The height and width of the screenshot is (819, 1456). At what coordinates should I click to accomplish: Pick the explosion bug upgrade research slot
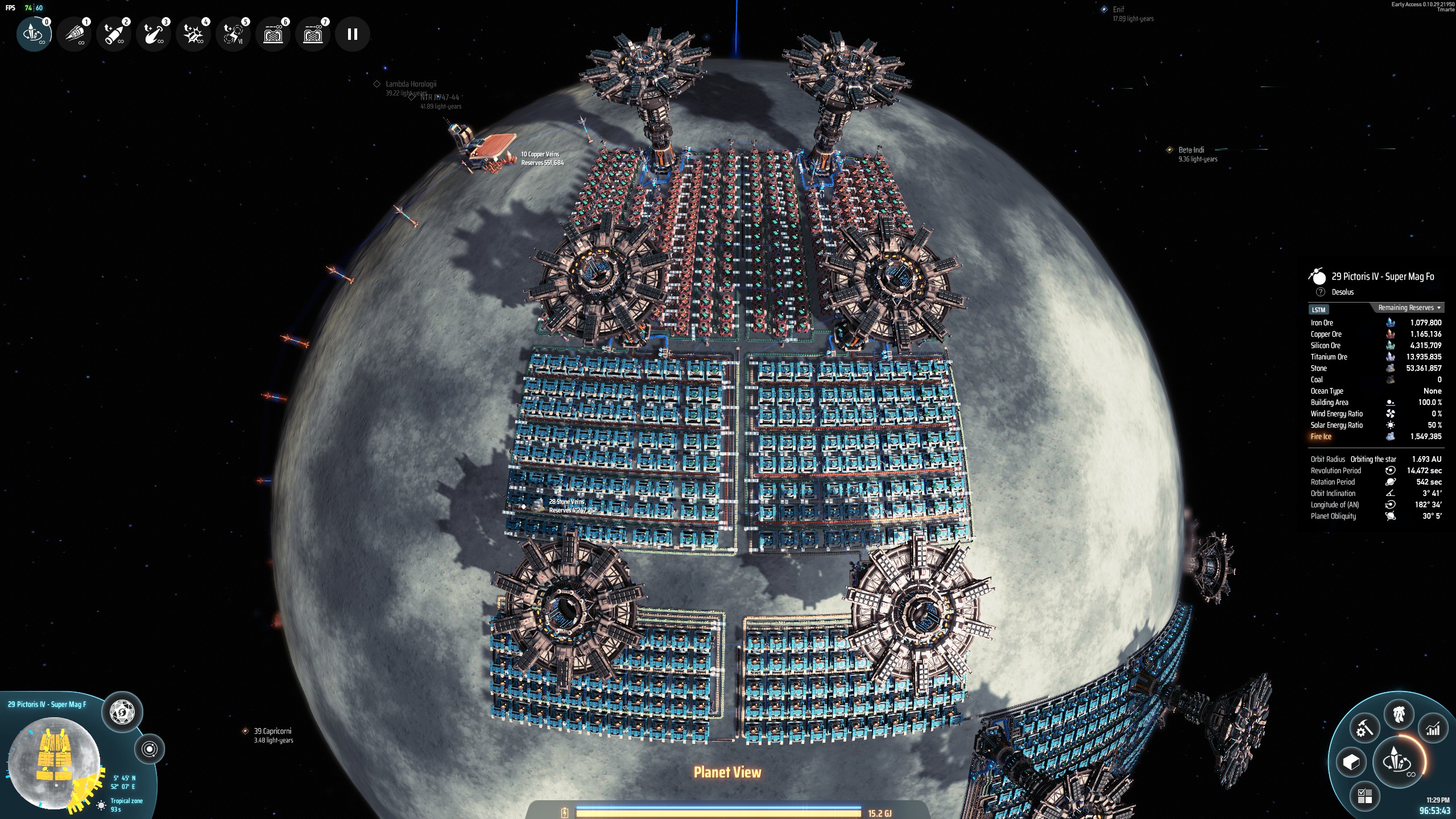pos(193,34)
